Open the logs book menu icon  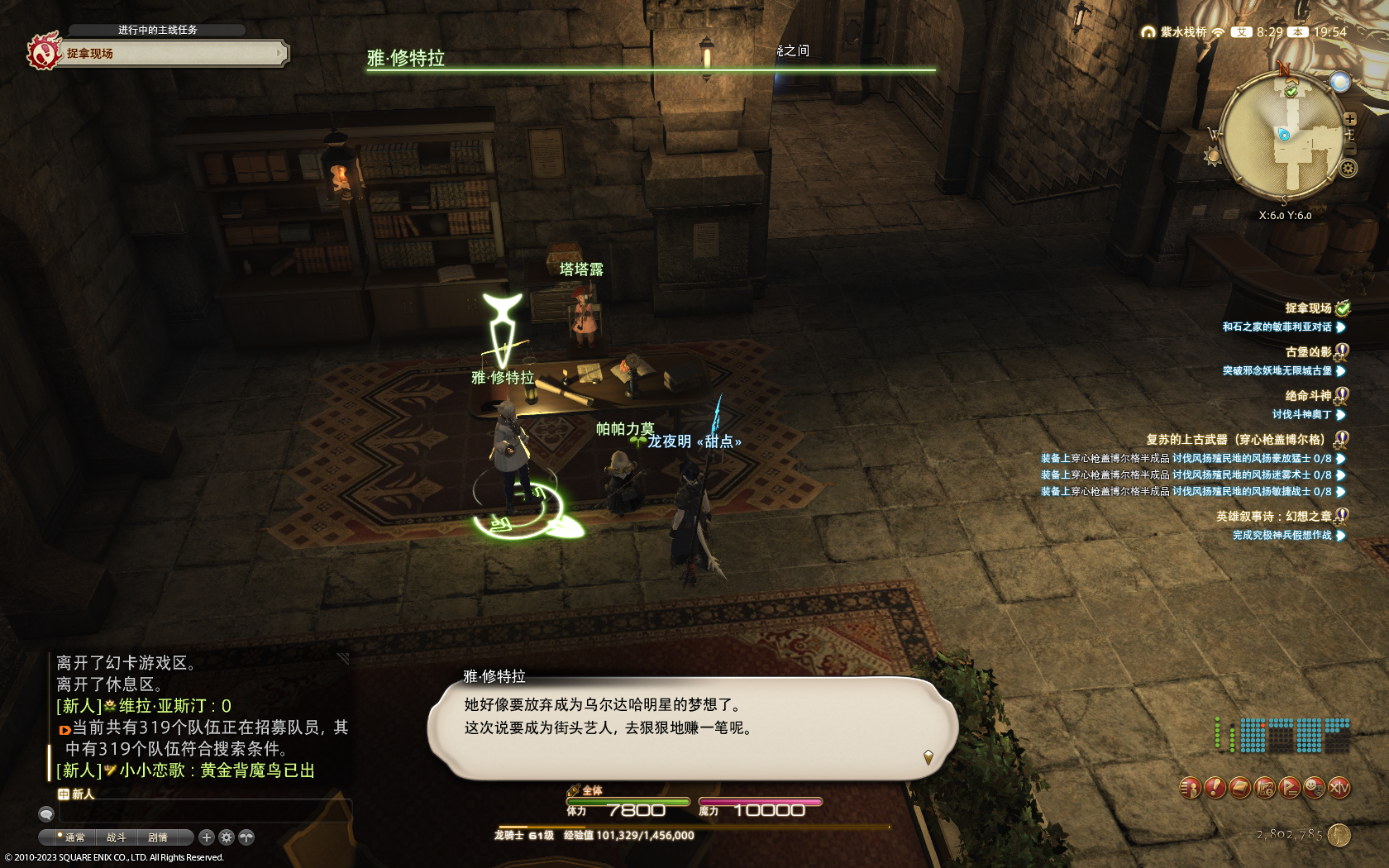(1239, 788)
